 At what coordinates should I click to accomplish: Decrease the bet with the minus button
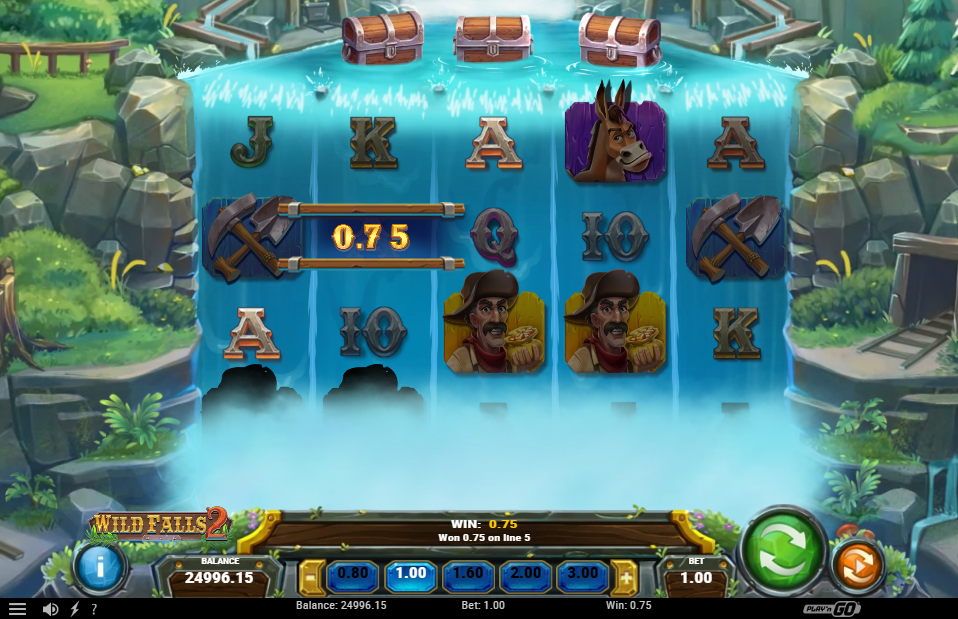coord(311,577)
